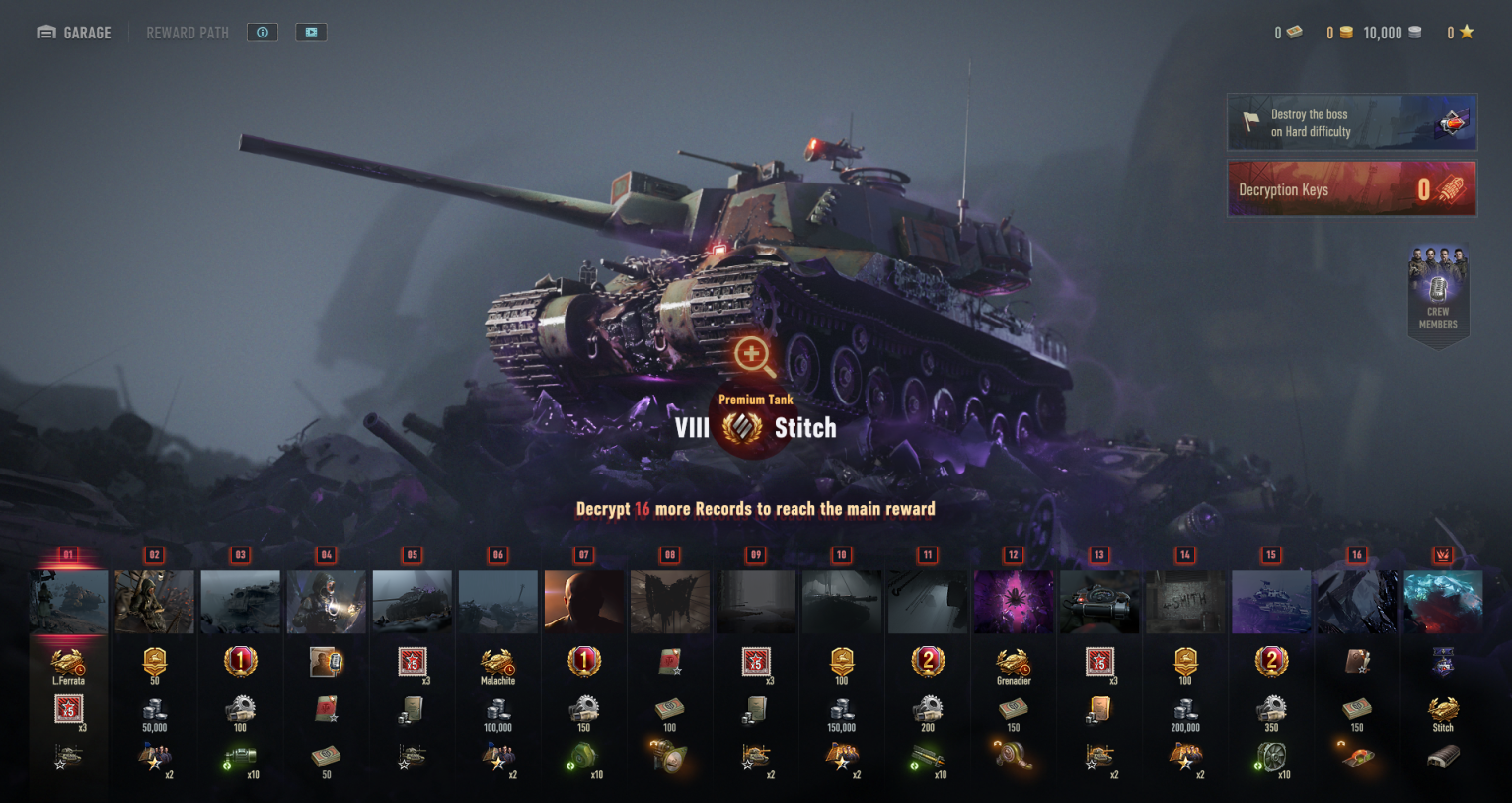Screen dimensions: 1512x803
Task: Inspect the Stitch tank with magnifier icon
Action: click(754, 356)
